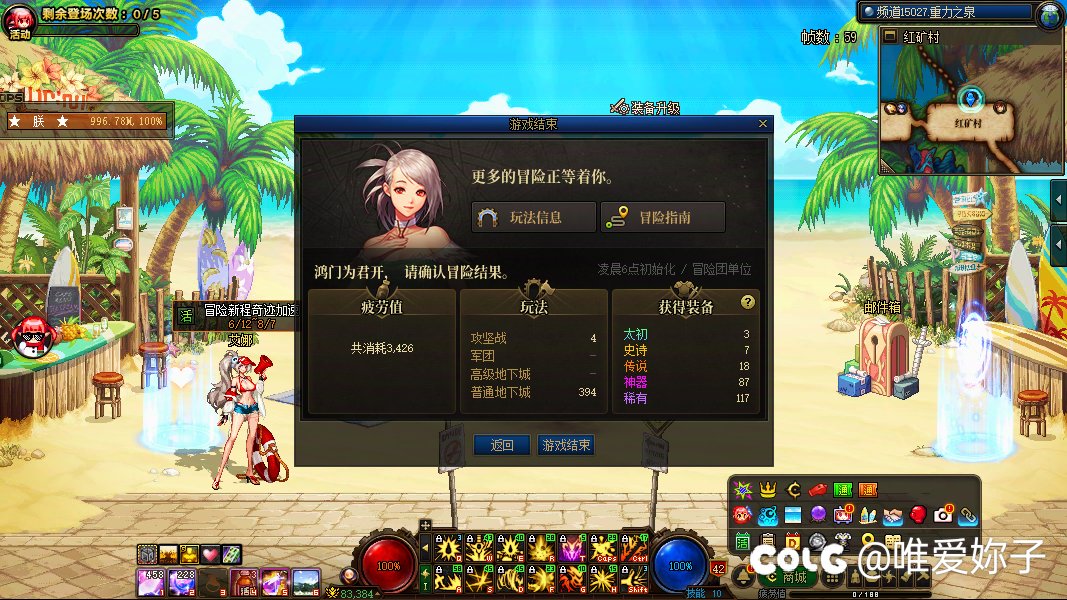Click the question mark help icon
Screen dimensions: 1067x600
pos(747,302)
